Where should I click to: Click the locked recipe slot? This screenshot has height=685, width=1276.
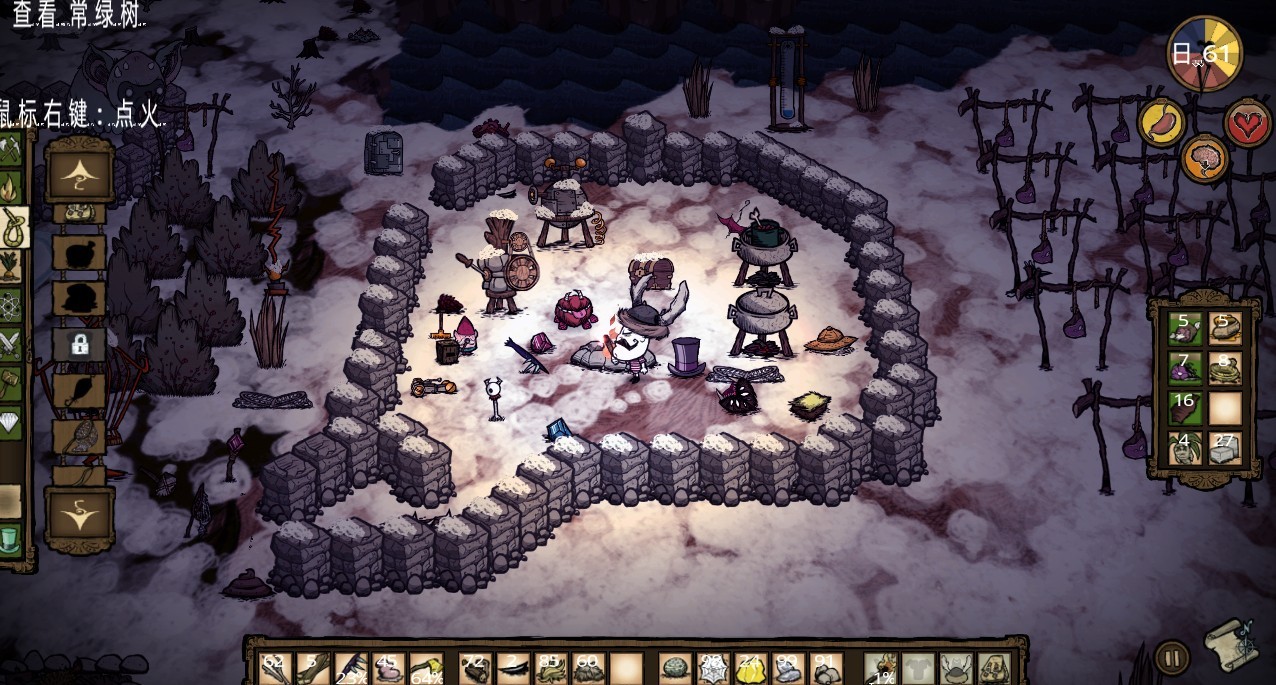79,345
